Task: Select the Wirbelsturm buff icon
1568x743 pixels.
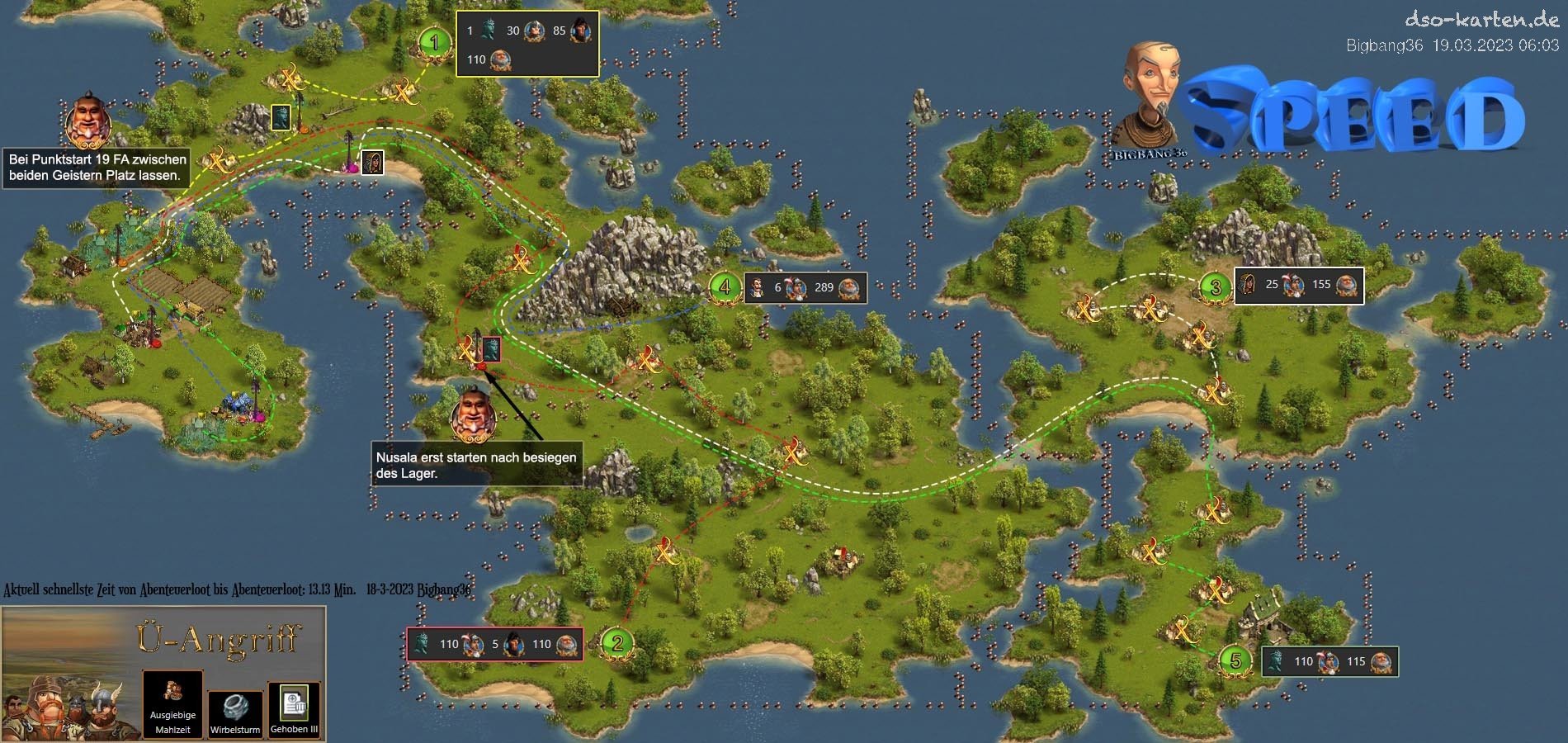Action: coord(235,711)
